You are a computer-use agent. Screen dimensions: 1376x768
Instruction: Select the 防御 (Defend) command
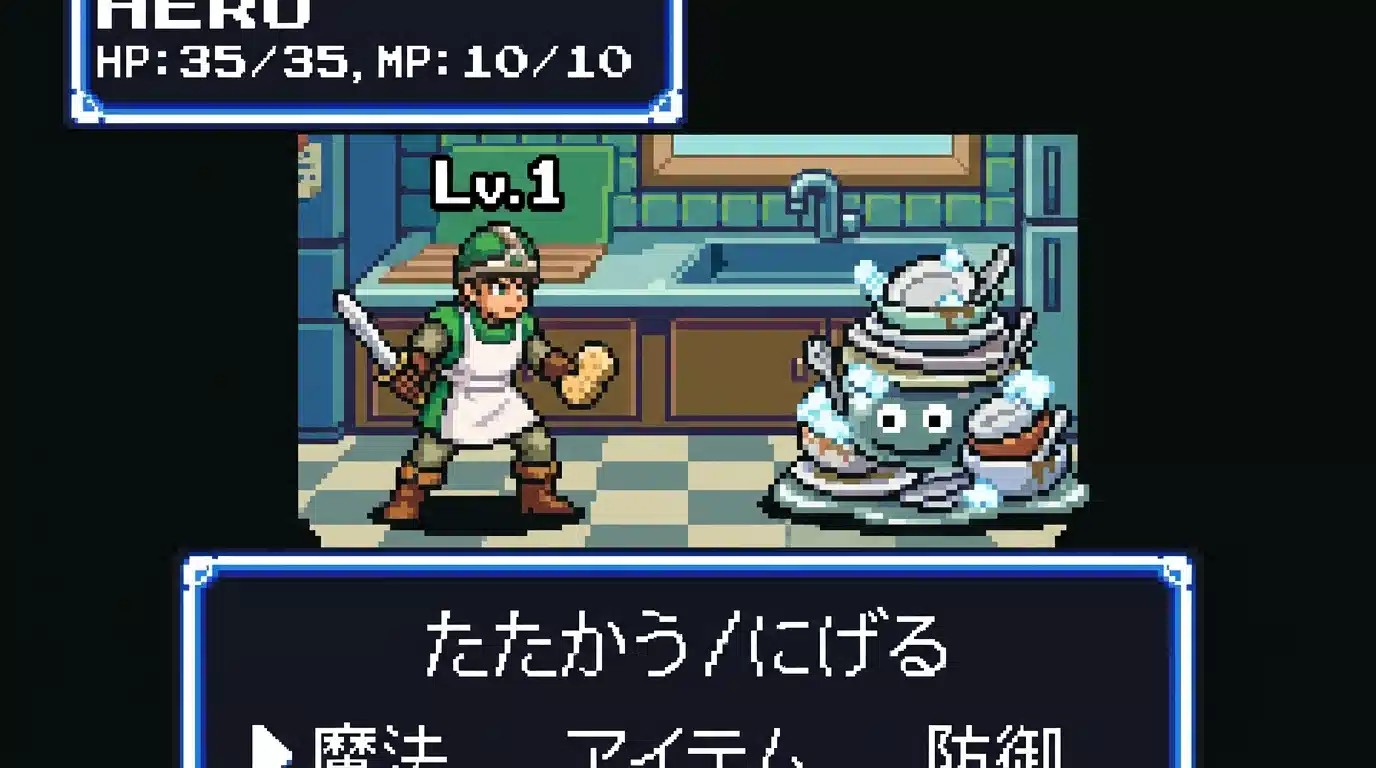995,752
